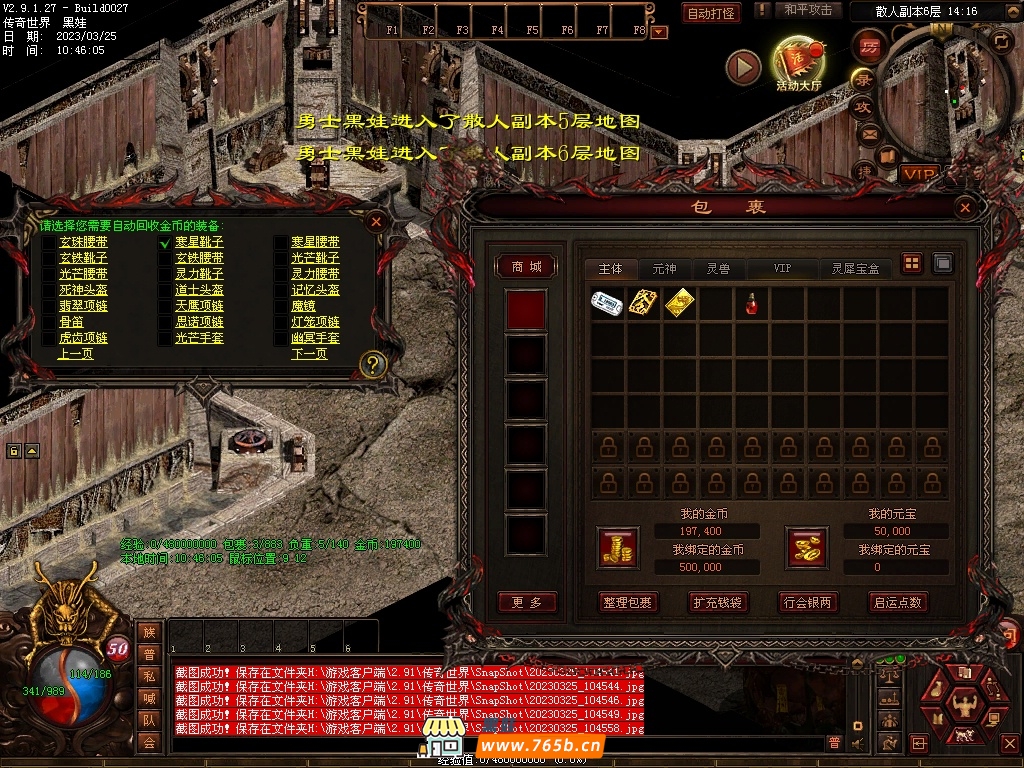The image size is (1024, 768).
Task: Open the 商城 shop from the bag
Action: click(526, 266)
